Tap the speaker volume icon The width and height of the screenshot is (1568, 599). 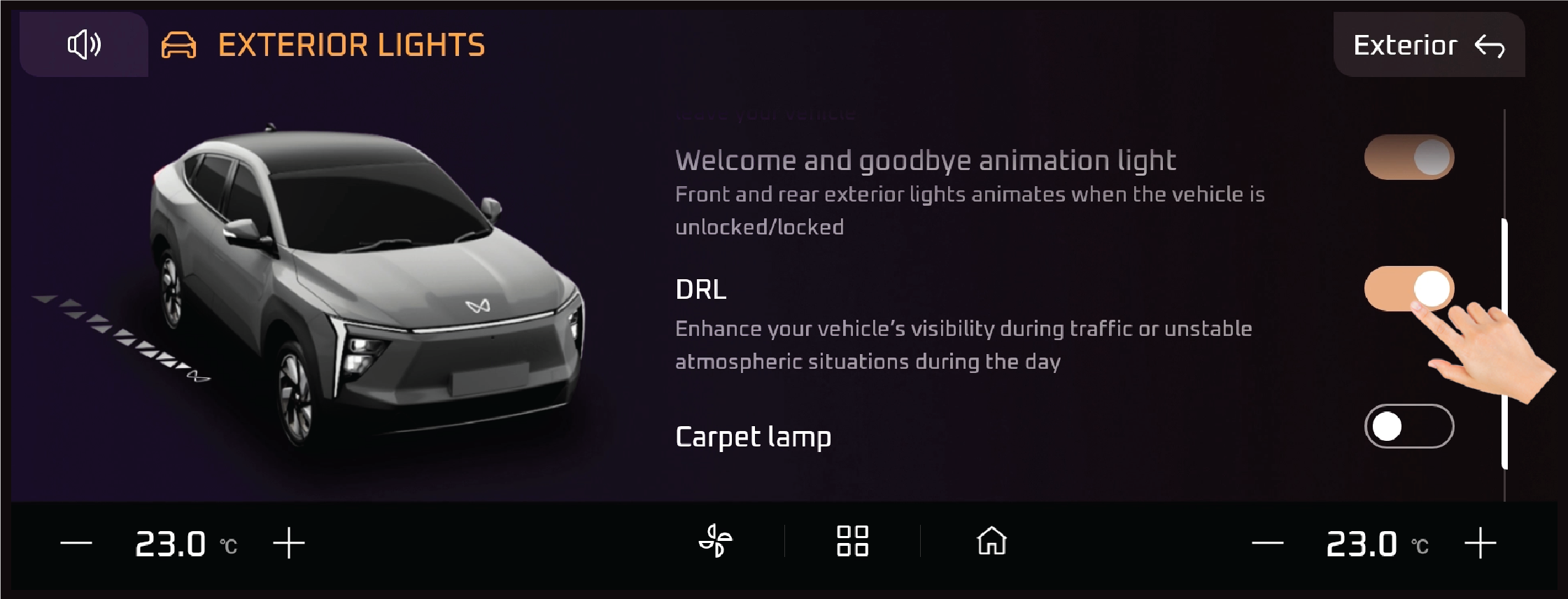pyautogui.click(x=84, y=45)
